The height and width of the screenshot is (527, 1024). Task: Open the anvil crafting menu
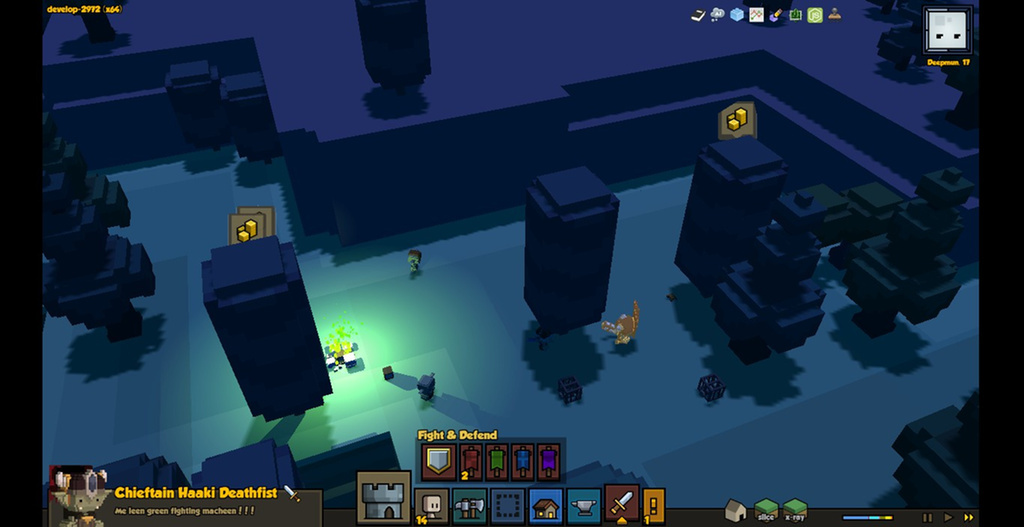(583, 505)
